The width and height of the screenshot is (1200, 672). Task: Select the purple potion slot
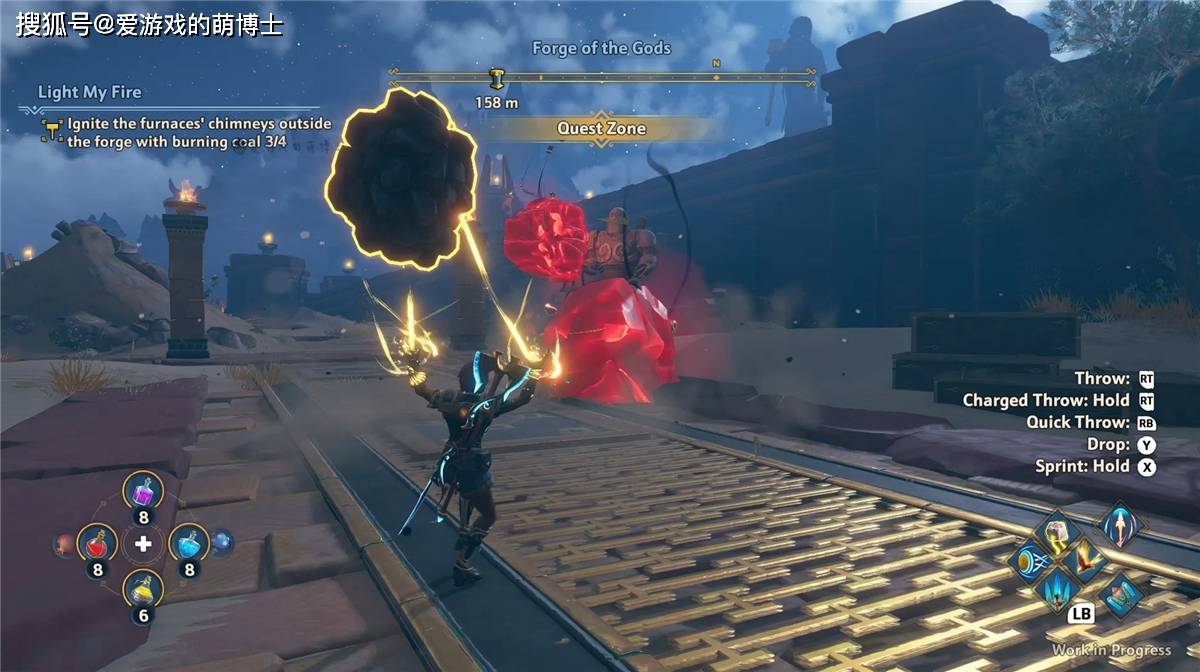(x=143, y=492)
